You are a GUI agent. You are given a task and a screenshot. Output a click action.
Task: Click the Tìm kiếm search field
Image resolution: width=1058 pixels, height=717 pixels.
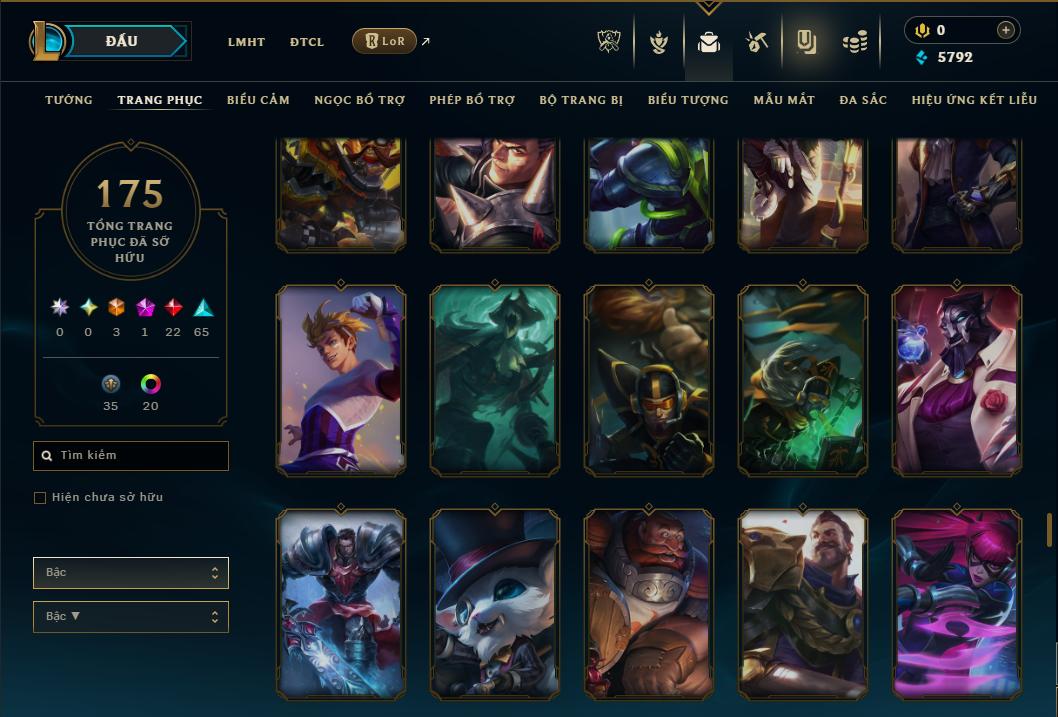131,456
